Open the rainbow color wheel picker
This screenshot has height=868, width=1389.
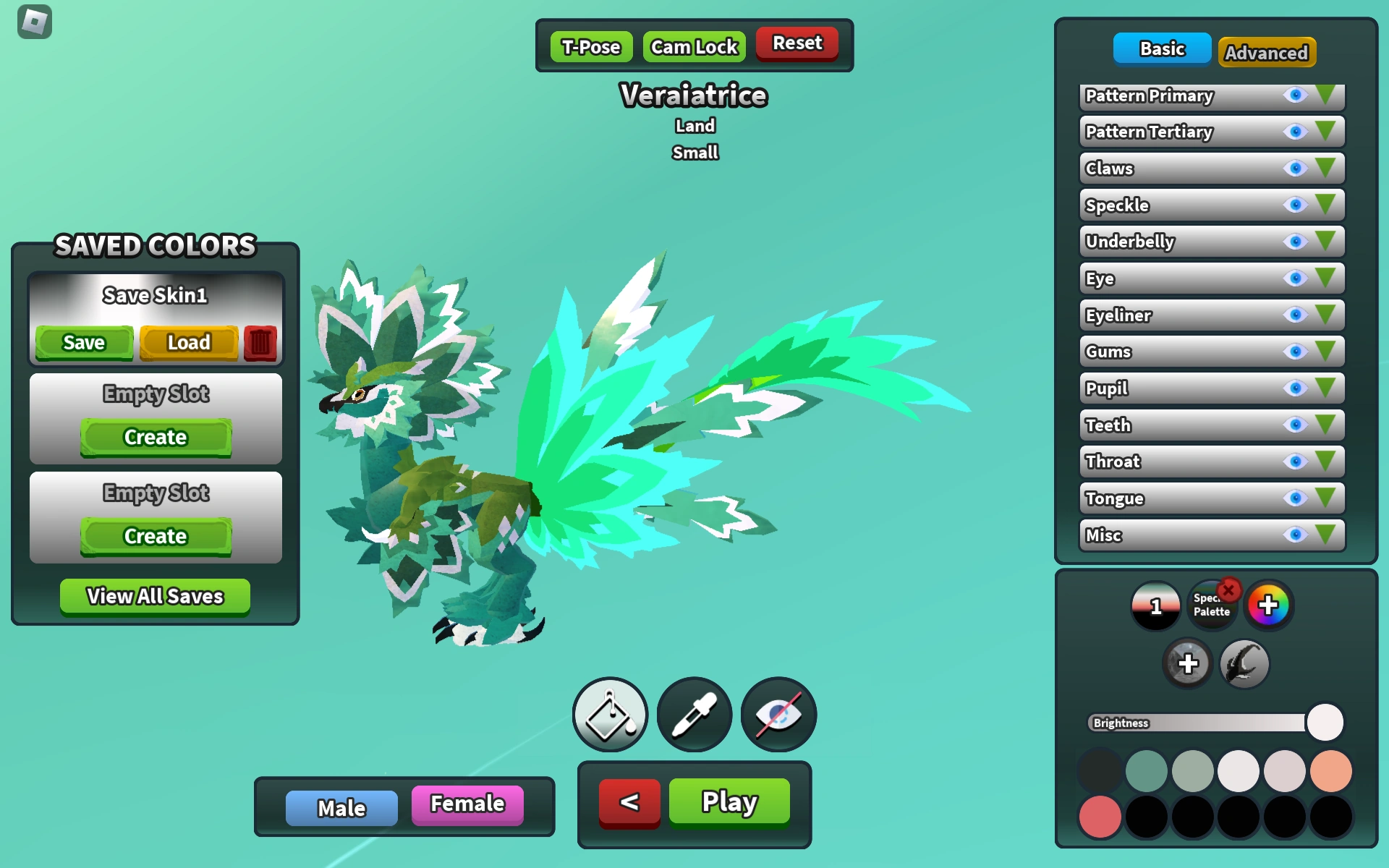coord(1268,605)
